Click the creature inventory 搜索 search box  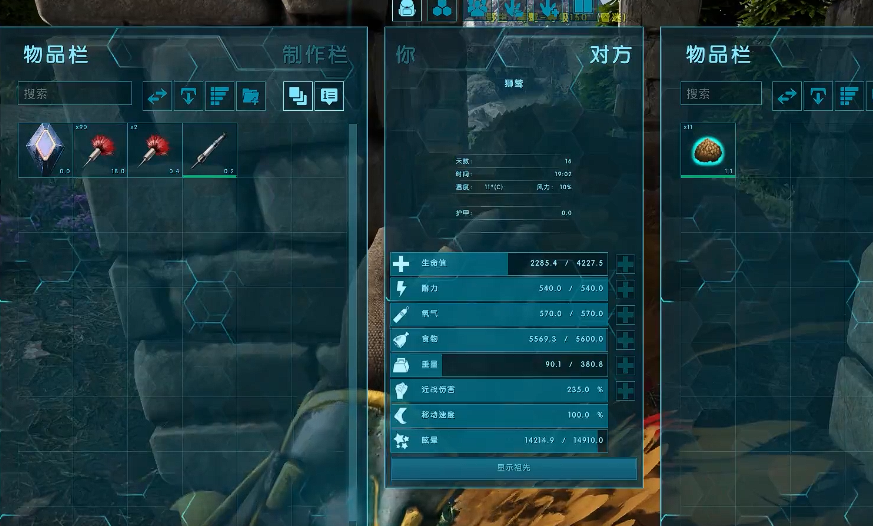tap(721, 94)
